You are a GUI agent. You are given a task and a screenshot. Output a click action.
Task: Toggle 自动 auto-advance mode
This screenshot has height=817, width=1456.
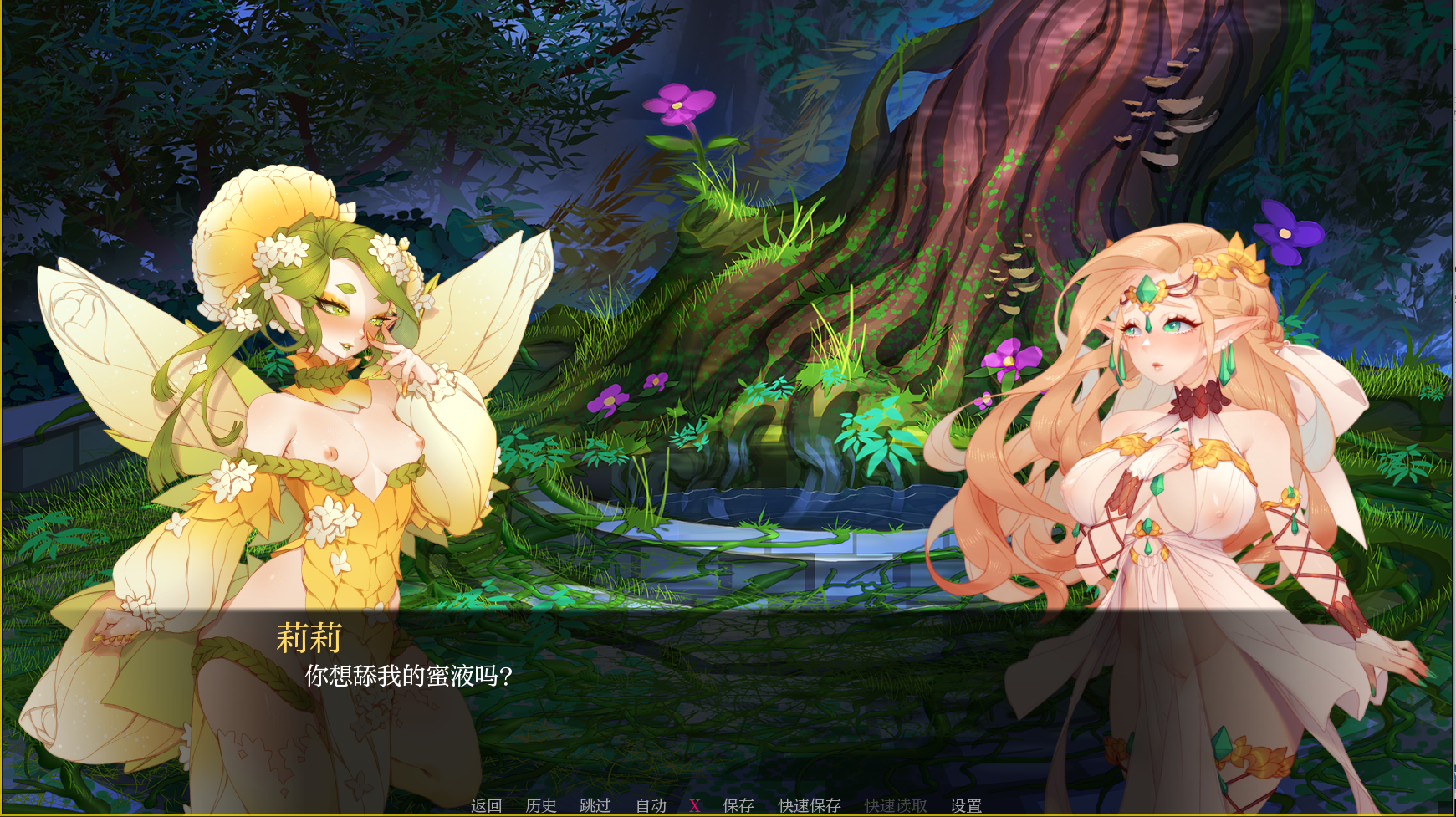click(x=651, y=805)
